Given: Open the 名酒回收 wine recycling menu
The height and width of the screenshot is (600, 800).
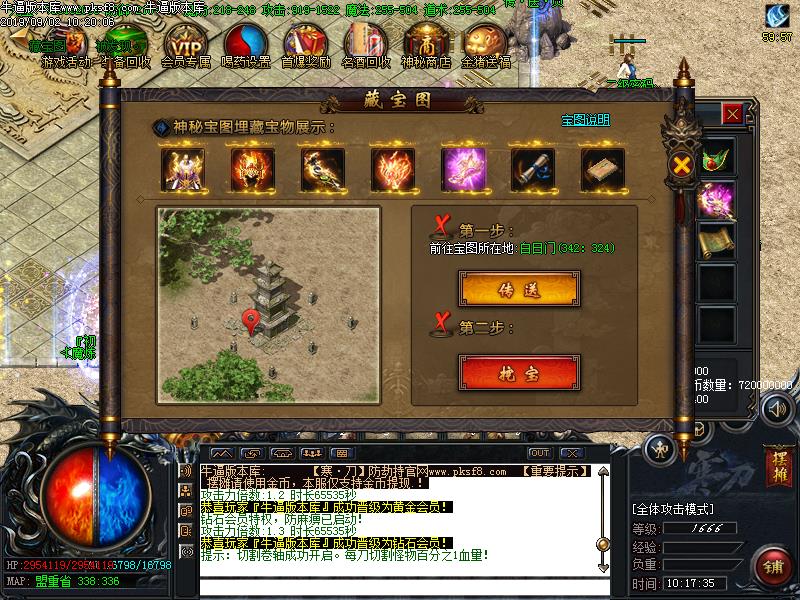Looking at the screenshot, I should pyautogui.click(x=366, y=44).
